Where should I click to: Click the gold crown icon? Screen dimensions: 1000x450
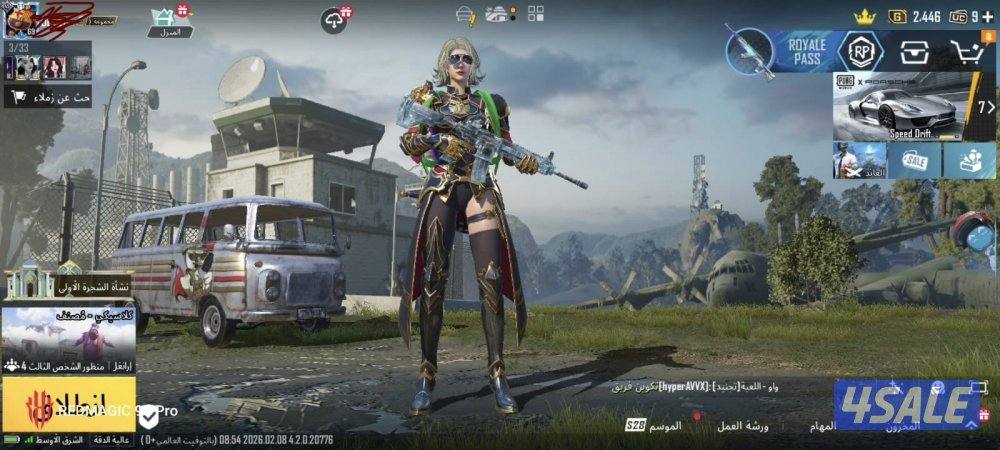point(865,16)
